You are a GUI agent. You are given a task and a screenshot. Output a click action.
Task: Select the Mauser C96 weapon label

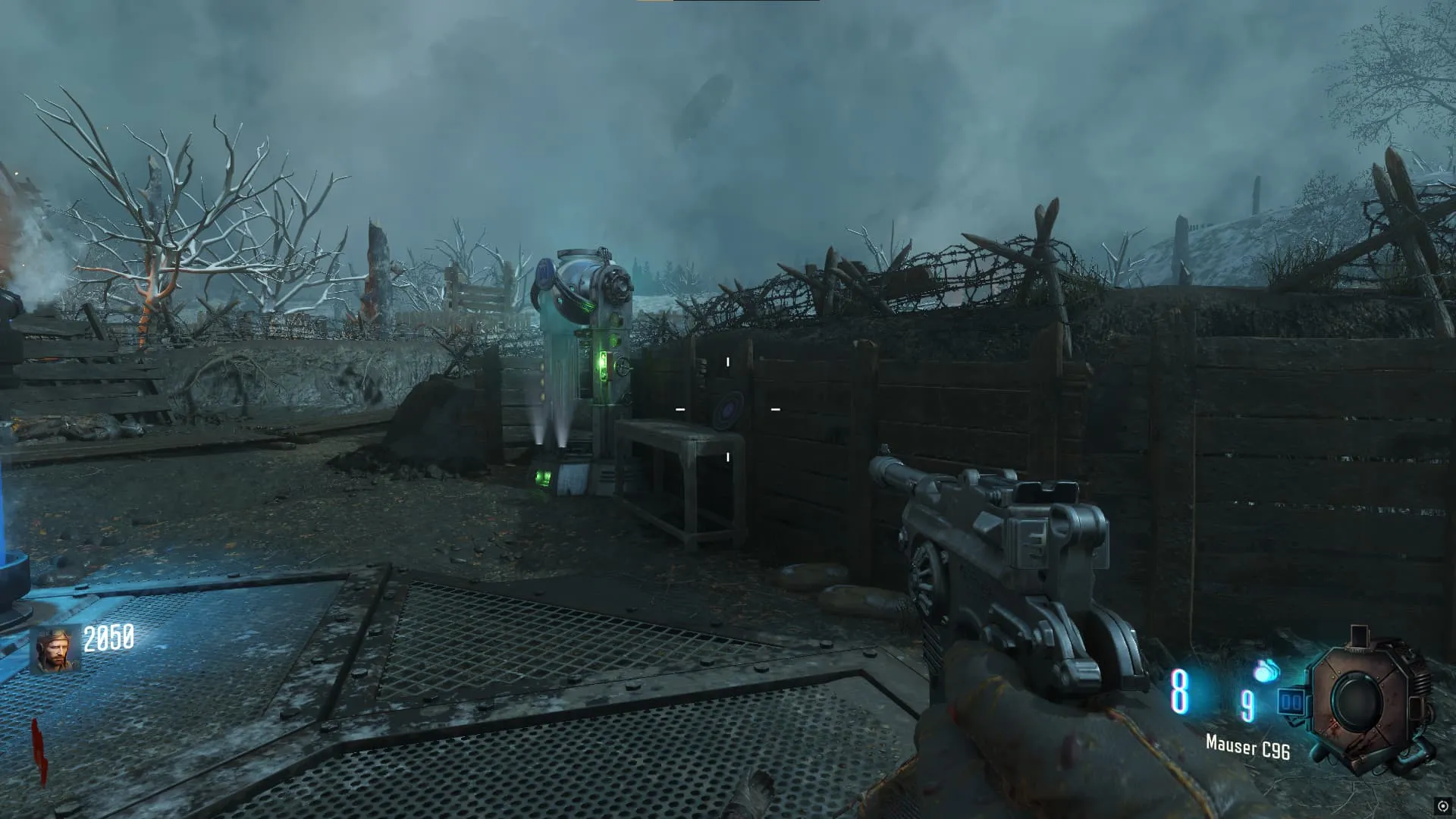pos(1247,748)
